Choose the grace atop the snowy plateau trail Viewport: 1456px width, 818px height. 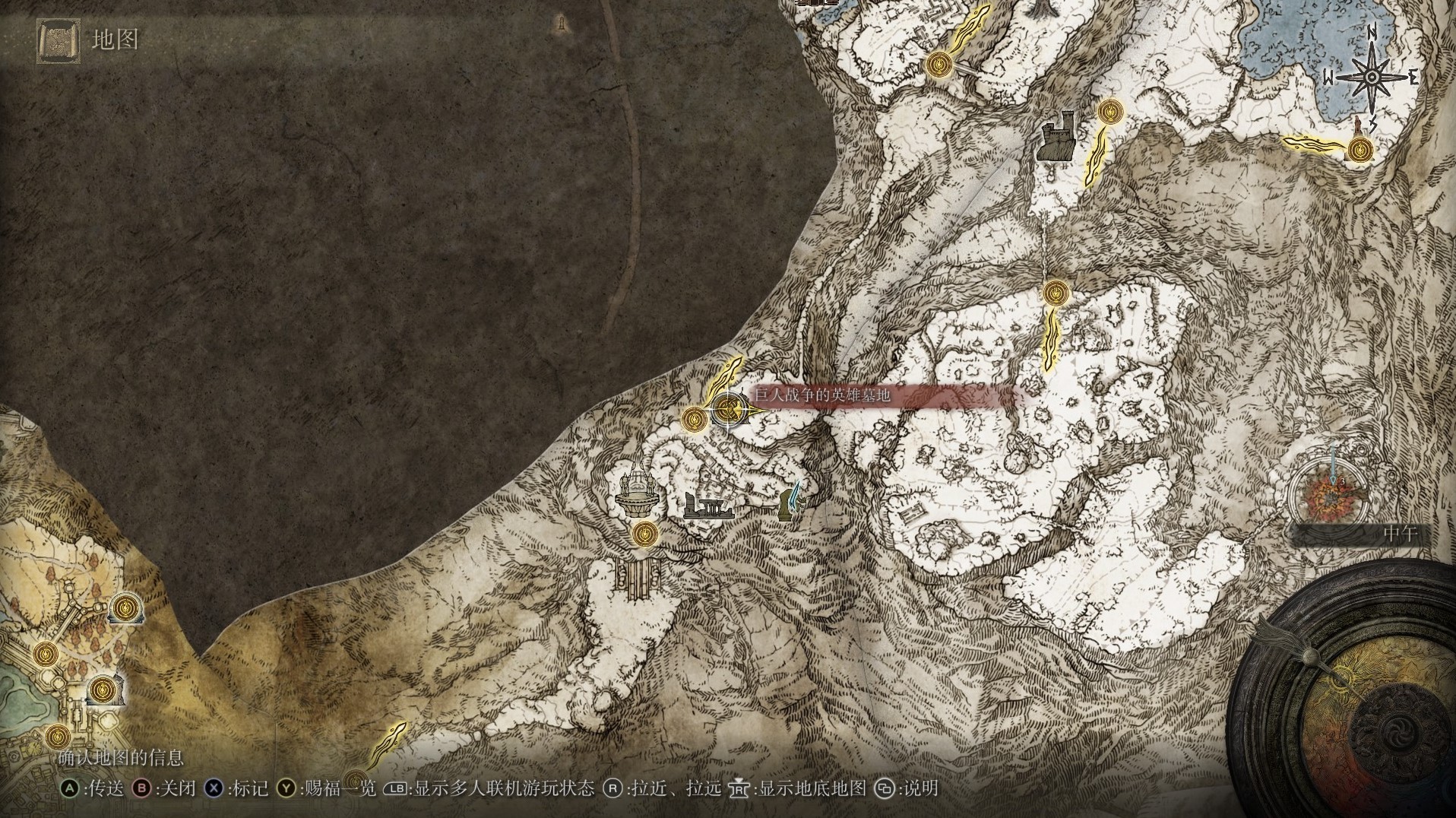click(x=1055, y=293)
